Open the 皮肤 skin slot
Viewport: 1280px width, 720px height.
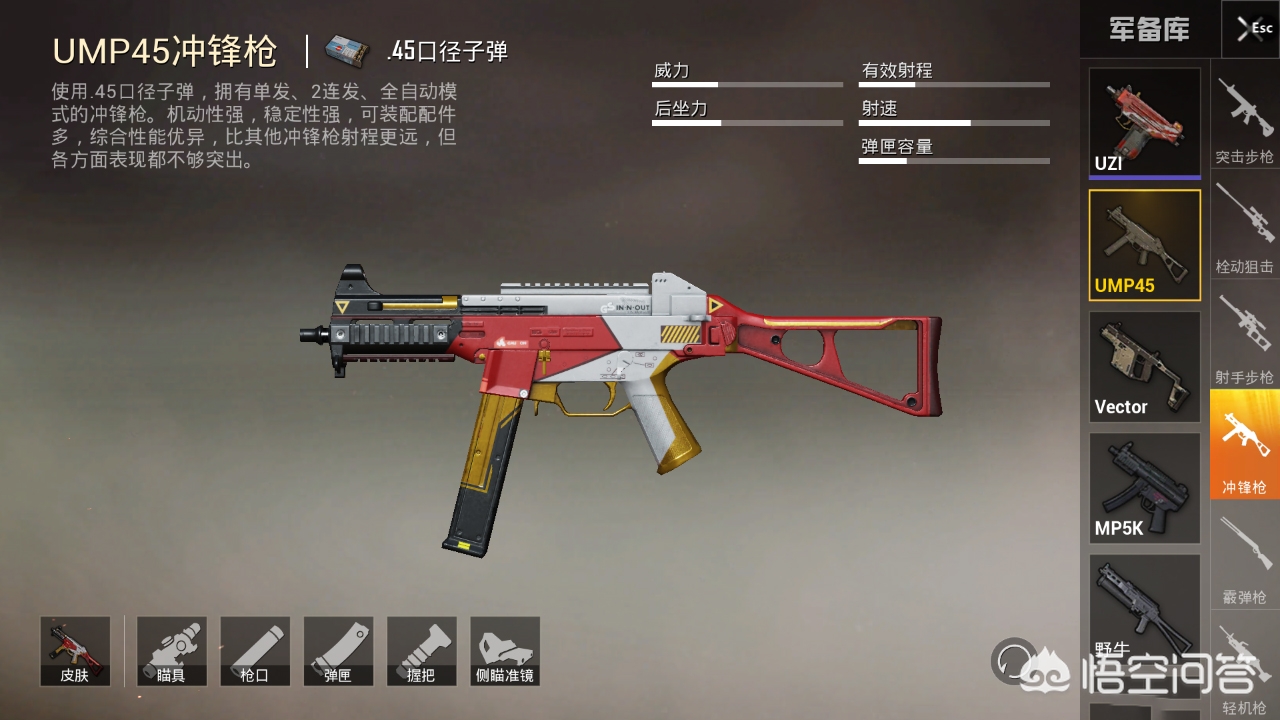tap(75, 651)
